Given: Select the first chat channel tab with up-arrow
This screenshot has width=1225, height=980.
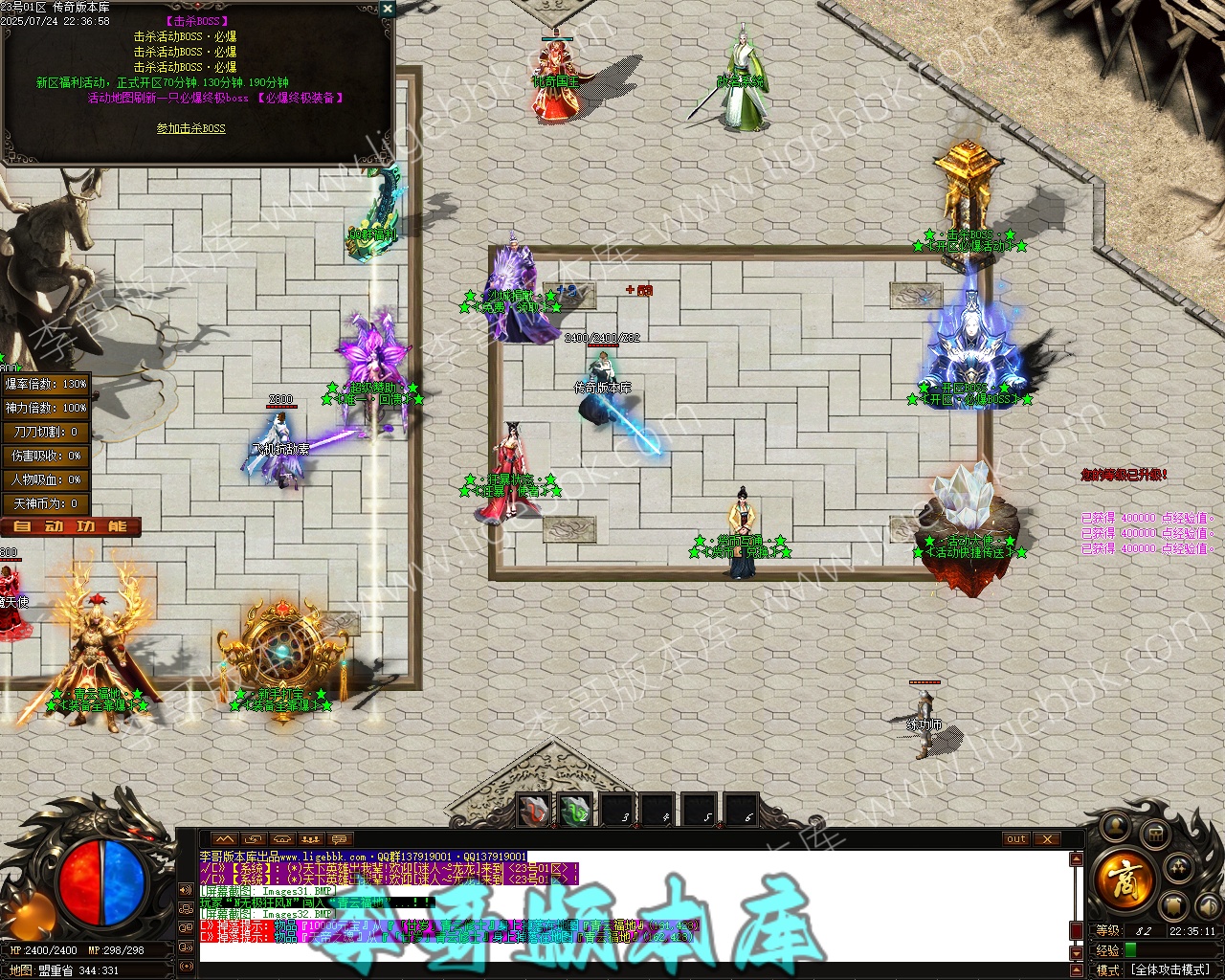Looking at the screenshot, I should coord(225,839).
